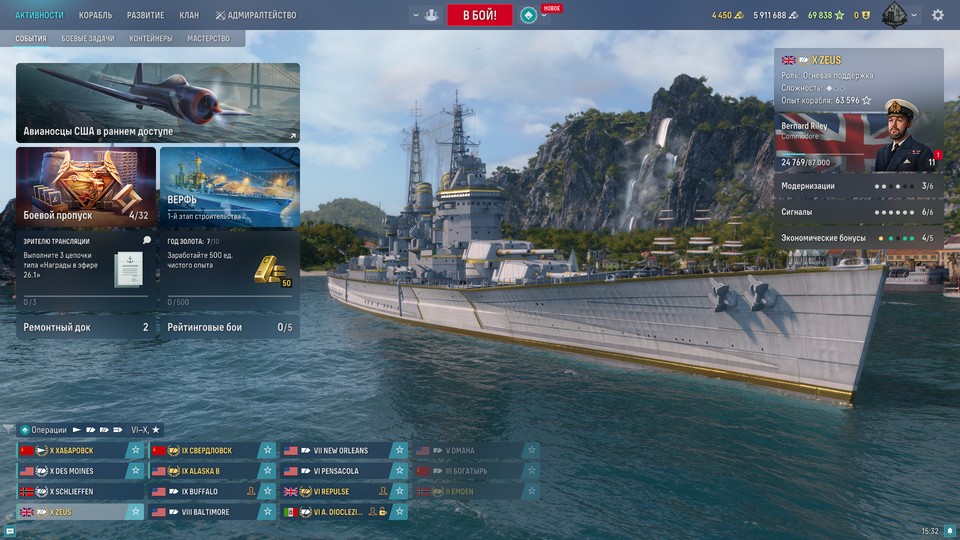Image resolution: width=960 pixels, height=540 pixels.
Task: Switch to the Контейнеры tab
Action: [151, 39]
